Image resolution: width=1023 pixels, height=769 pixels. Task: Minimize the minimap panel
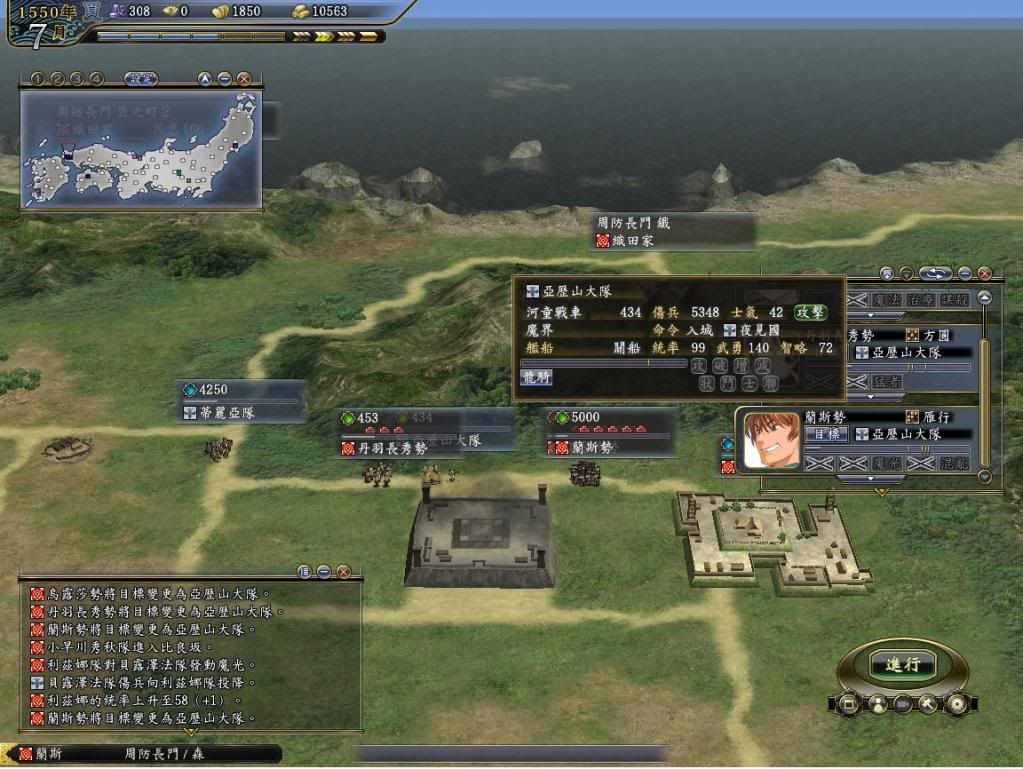224,78
